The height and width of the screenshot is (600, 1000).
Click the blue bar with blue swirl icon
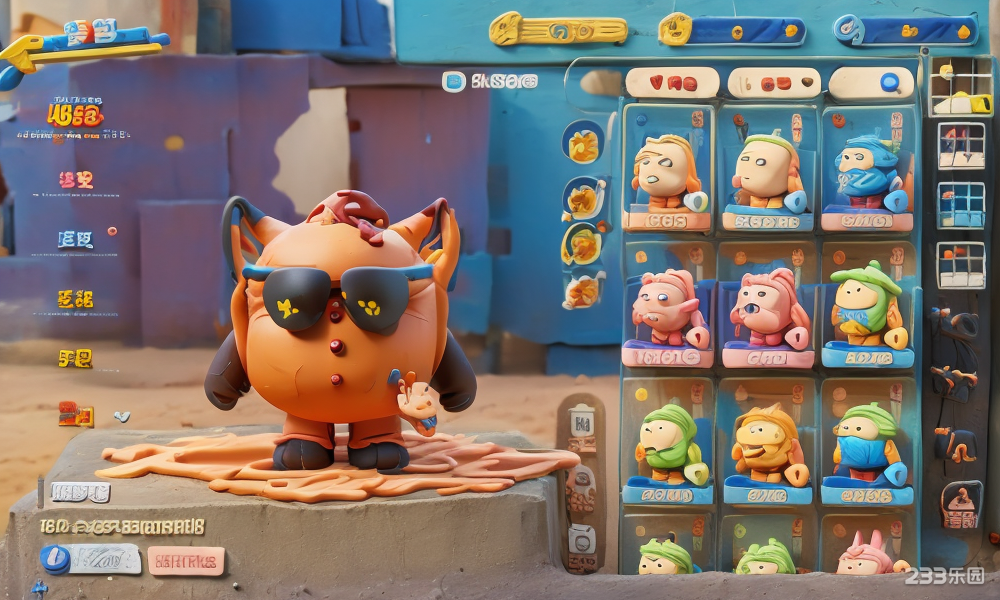pyautogui.click(x=906, y=30)
